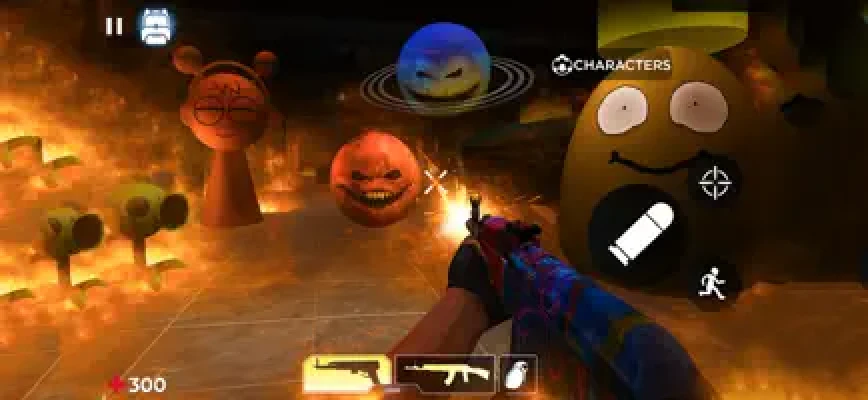
Task: Switch to the AK-47 rifle slot
Action: pyautogui.click(x=445, y=374)
